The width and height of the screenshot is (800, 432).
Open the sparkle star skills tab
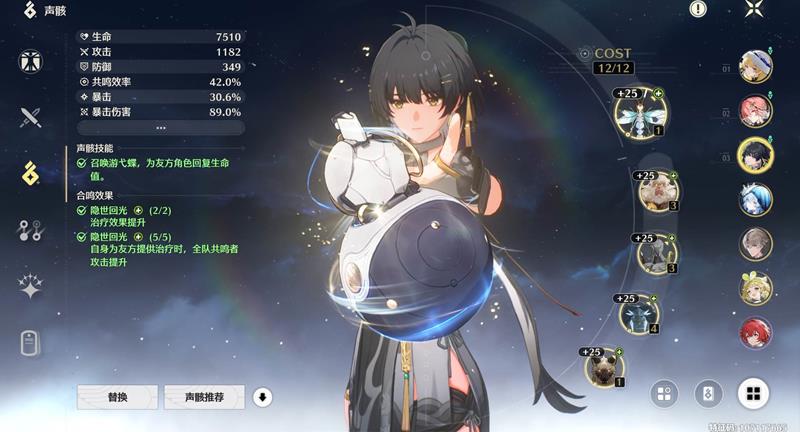31,287
